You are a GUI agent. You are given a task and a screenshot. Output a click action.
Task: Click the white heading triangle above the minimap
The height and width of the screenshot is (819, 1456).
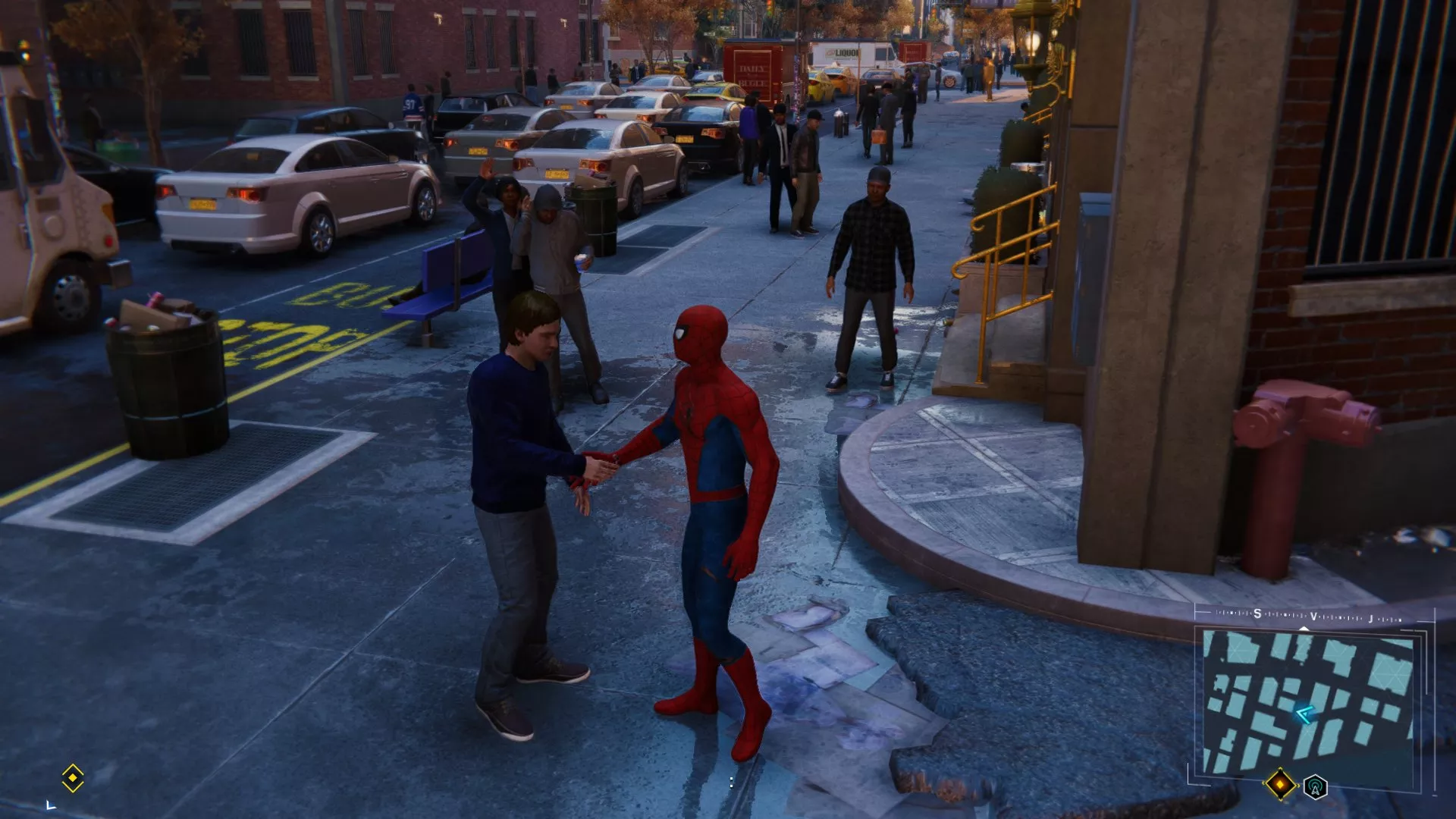tap(1304, 629)
